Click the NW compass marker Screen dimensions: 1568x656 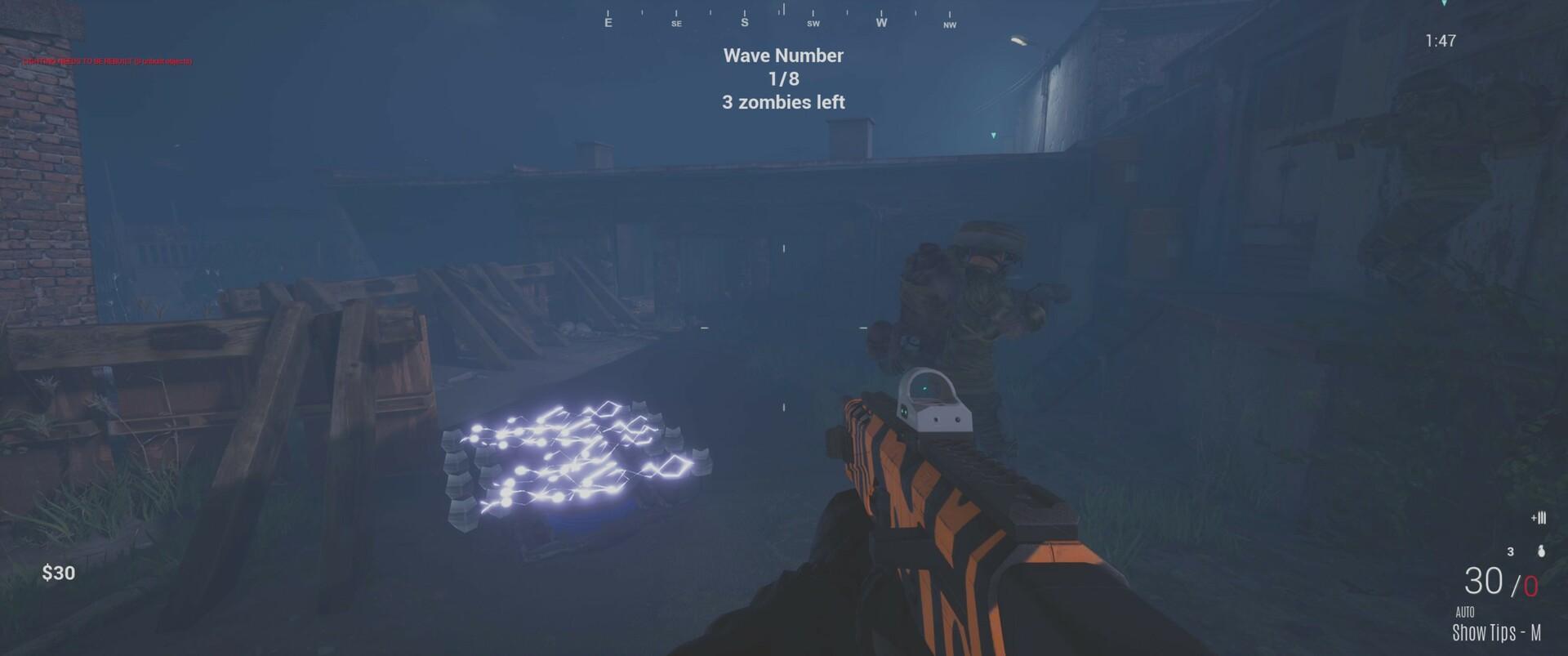[x=949, y=25]
